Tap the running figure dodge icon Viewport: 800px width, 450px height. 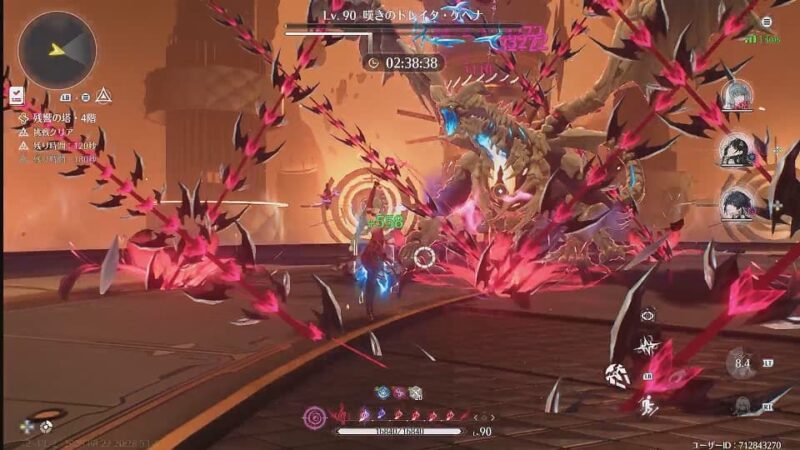(x=648, y=407)
